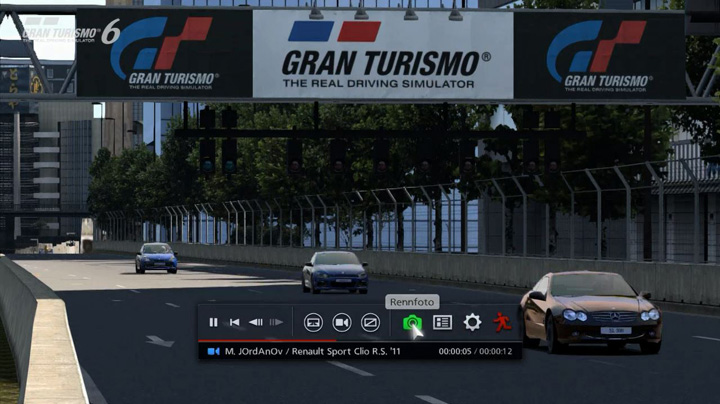
Task: Restart replay from the beginning
Action: pos(234,322)
